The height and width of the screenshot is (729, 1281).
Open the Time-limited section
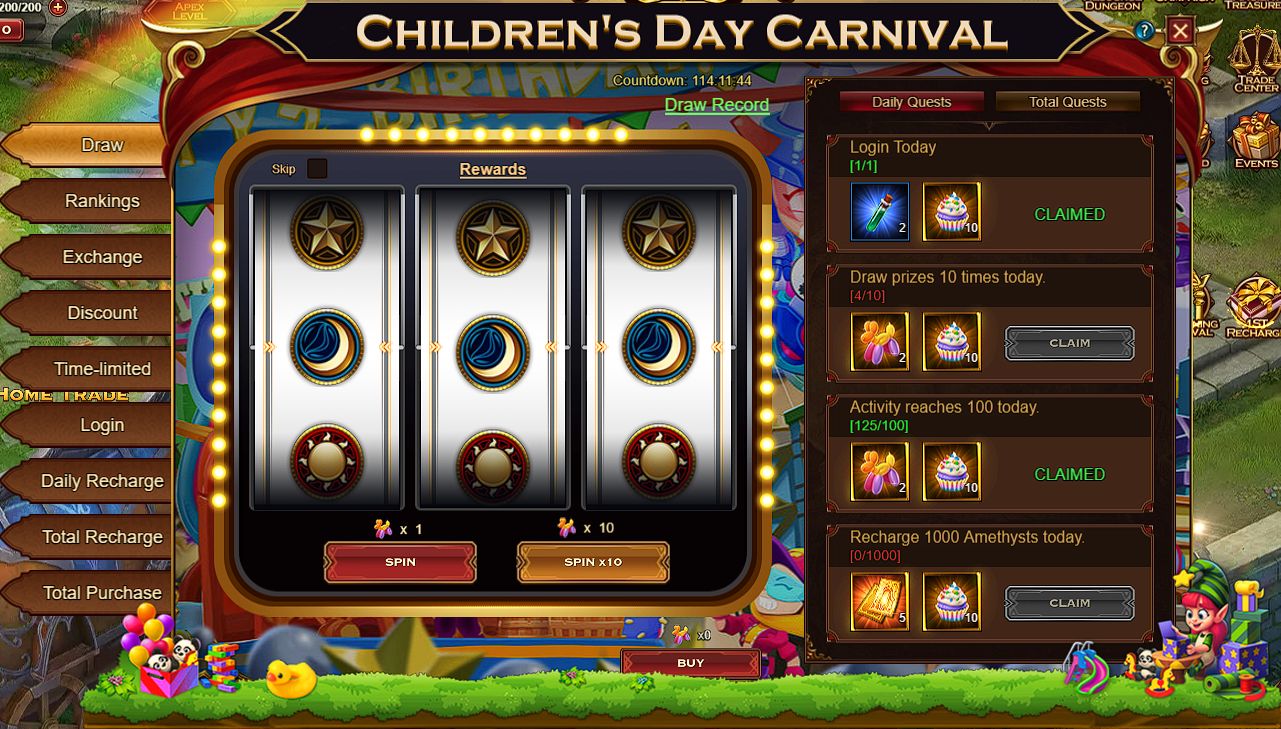pos(101,369)
